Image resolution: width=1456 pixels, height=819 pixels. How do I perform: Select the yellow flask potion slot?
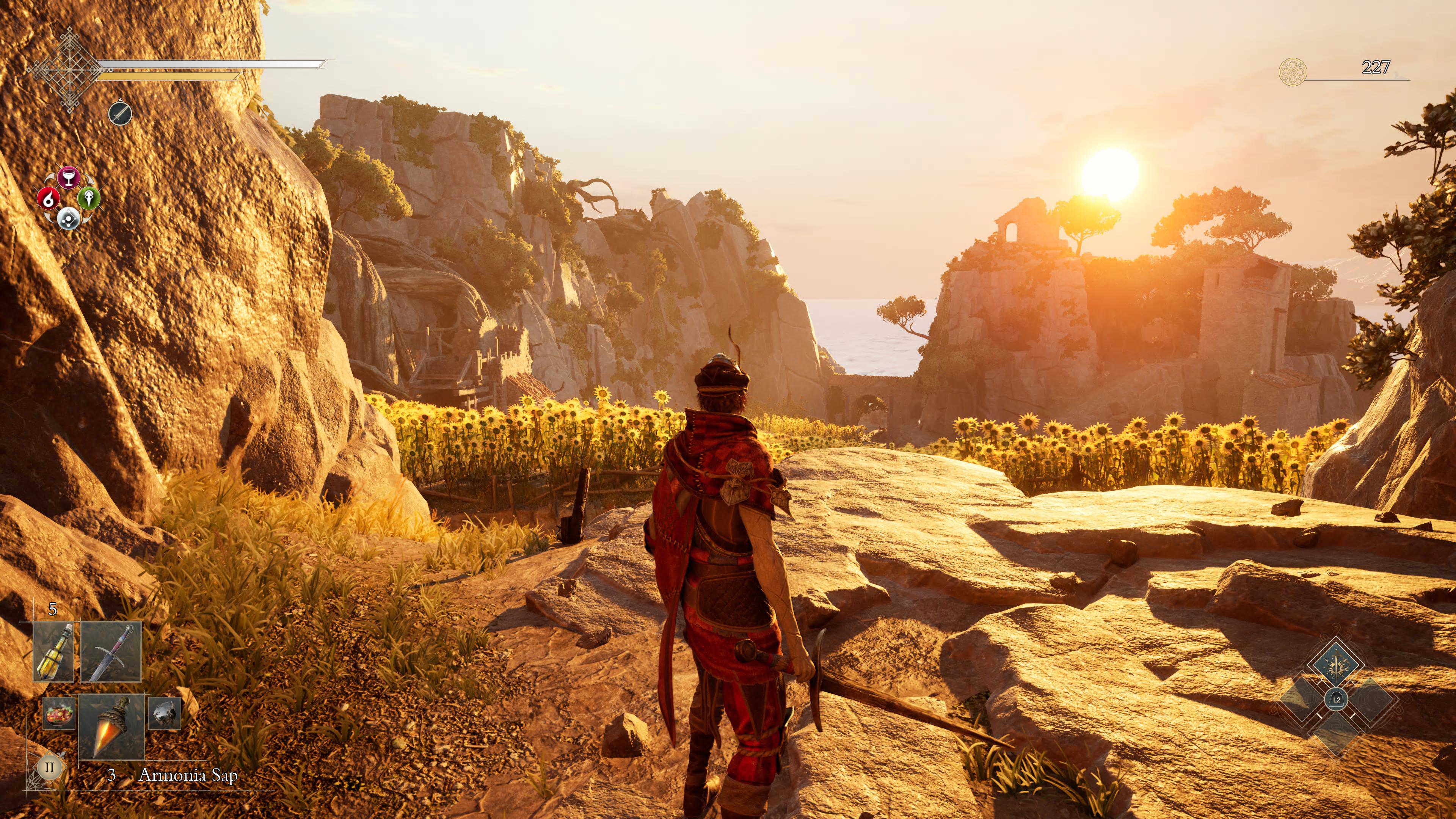tap(54, 652)
